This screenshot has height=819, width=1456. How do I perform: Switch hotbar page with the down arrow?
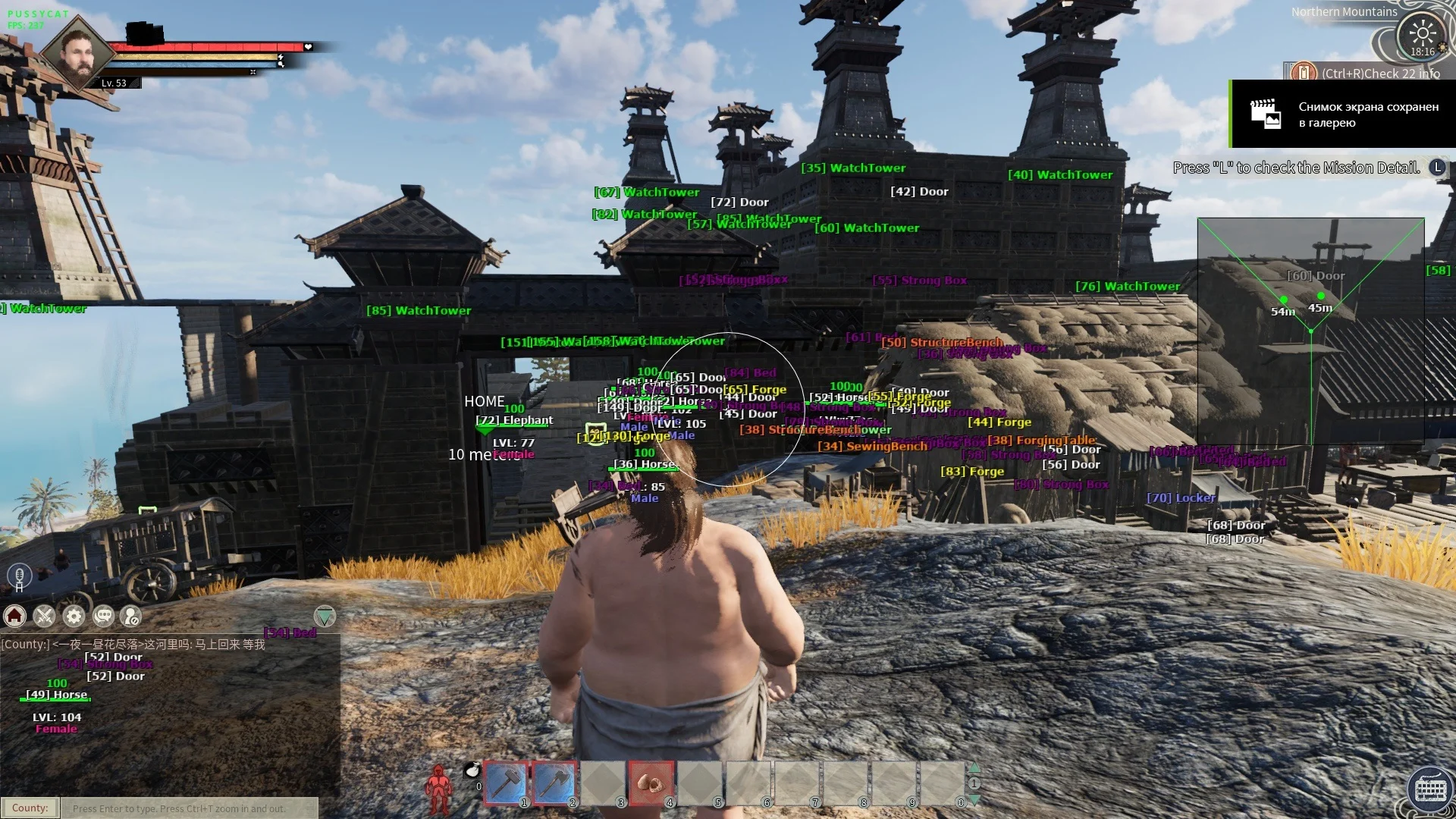pyautogui.click(x=974, y=800)
